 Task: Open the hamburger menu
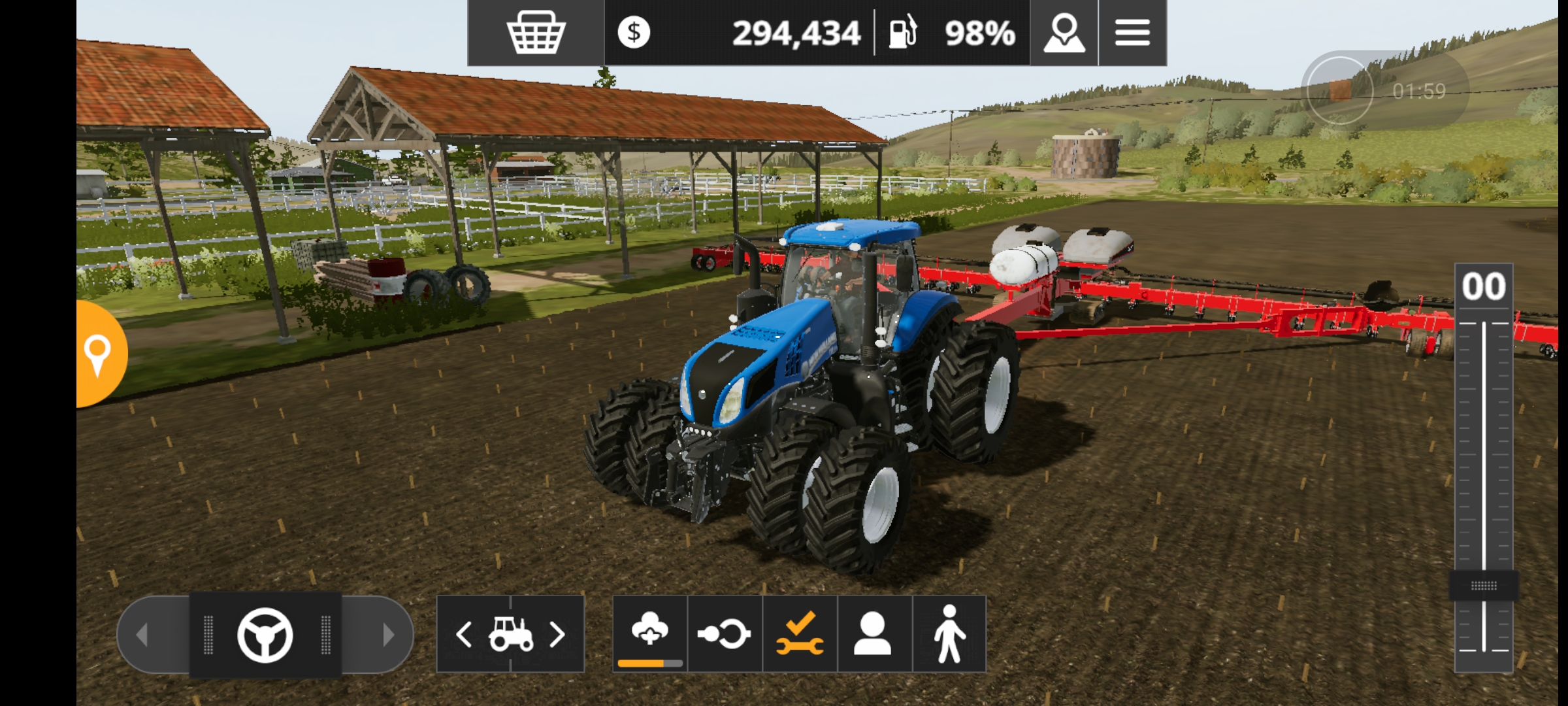pos(1132,31)
